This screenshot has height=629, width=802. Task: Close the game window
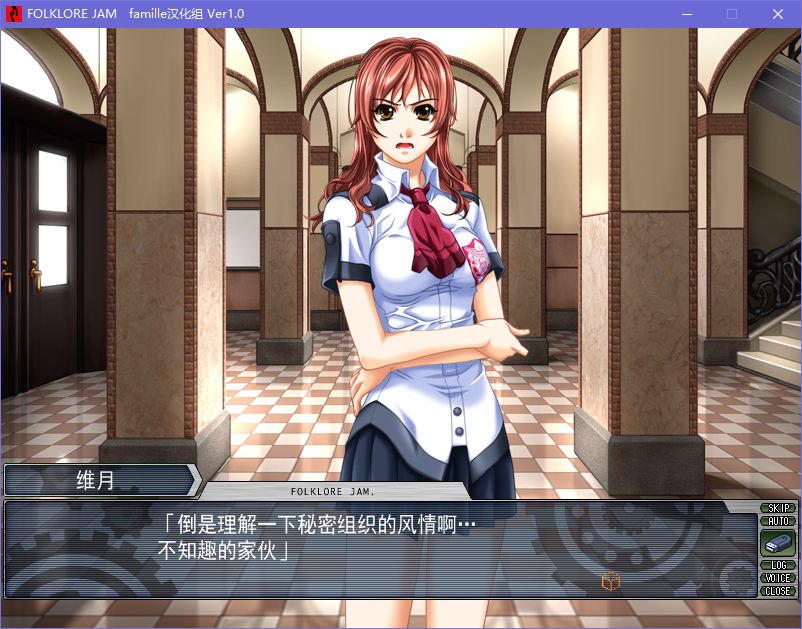[778, 14]
